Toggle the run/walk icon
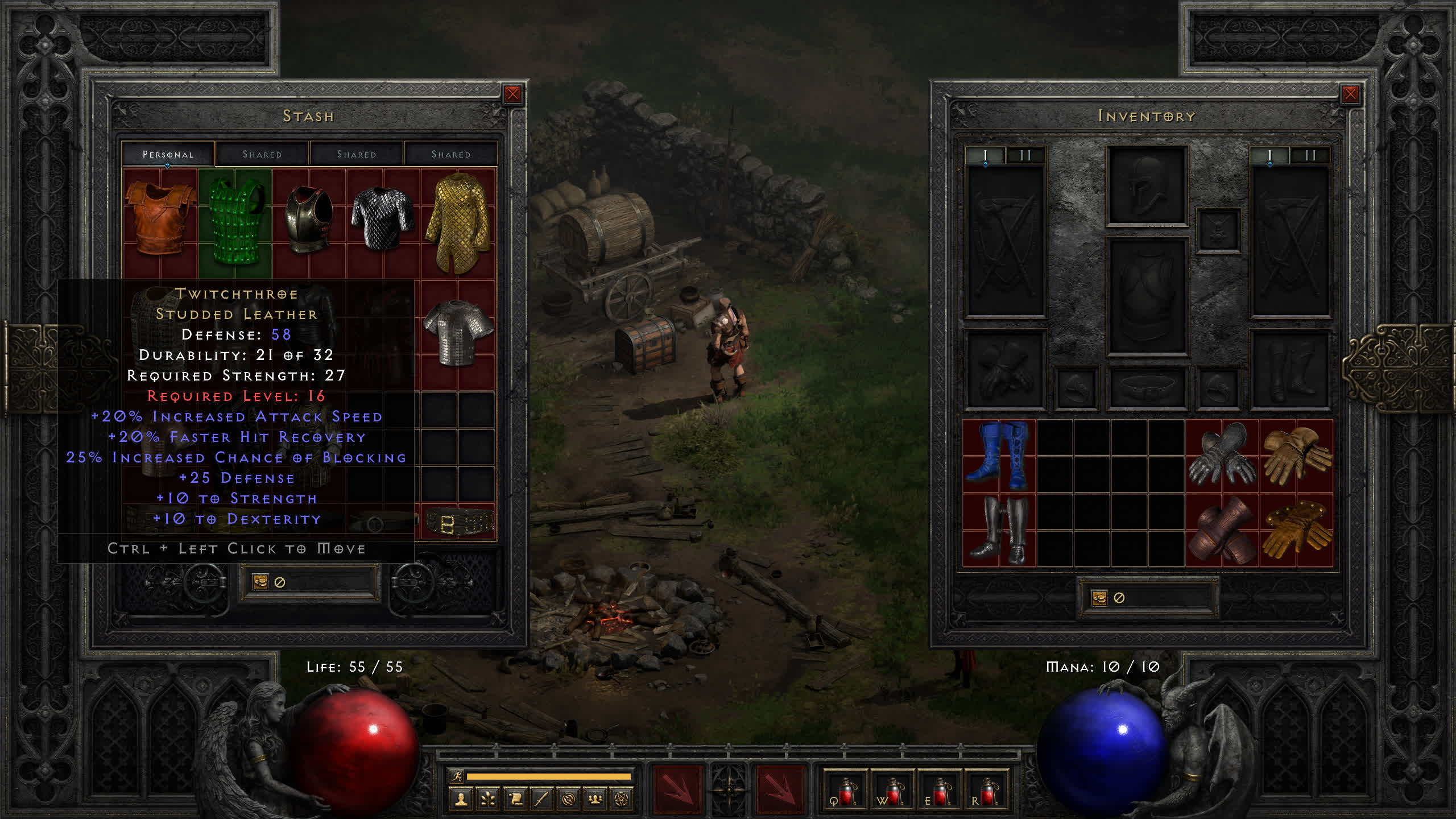The height and width of the screenshot is (819, 1456). tap(457, 776)
